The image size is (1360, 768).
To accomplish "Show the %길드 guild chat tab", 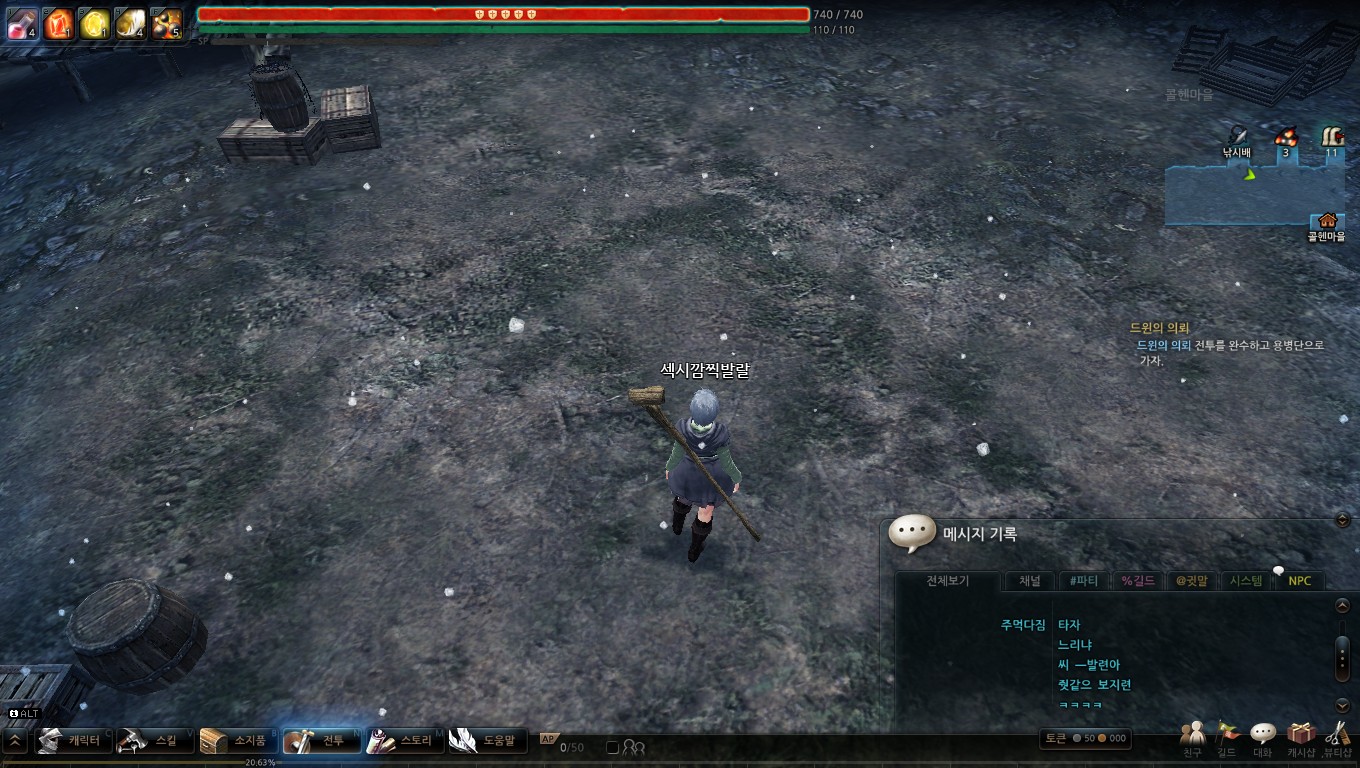I will (1137, 581).
